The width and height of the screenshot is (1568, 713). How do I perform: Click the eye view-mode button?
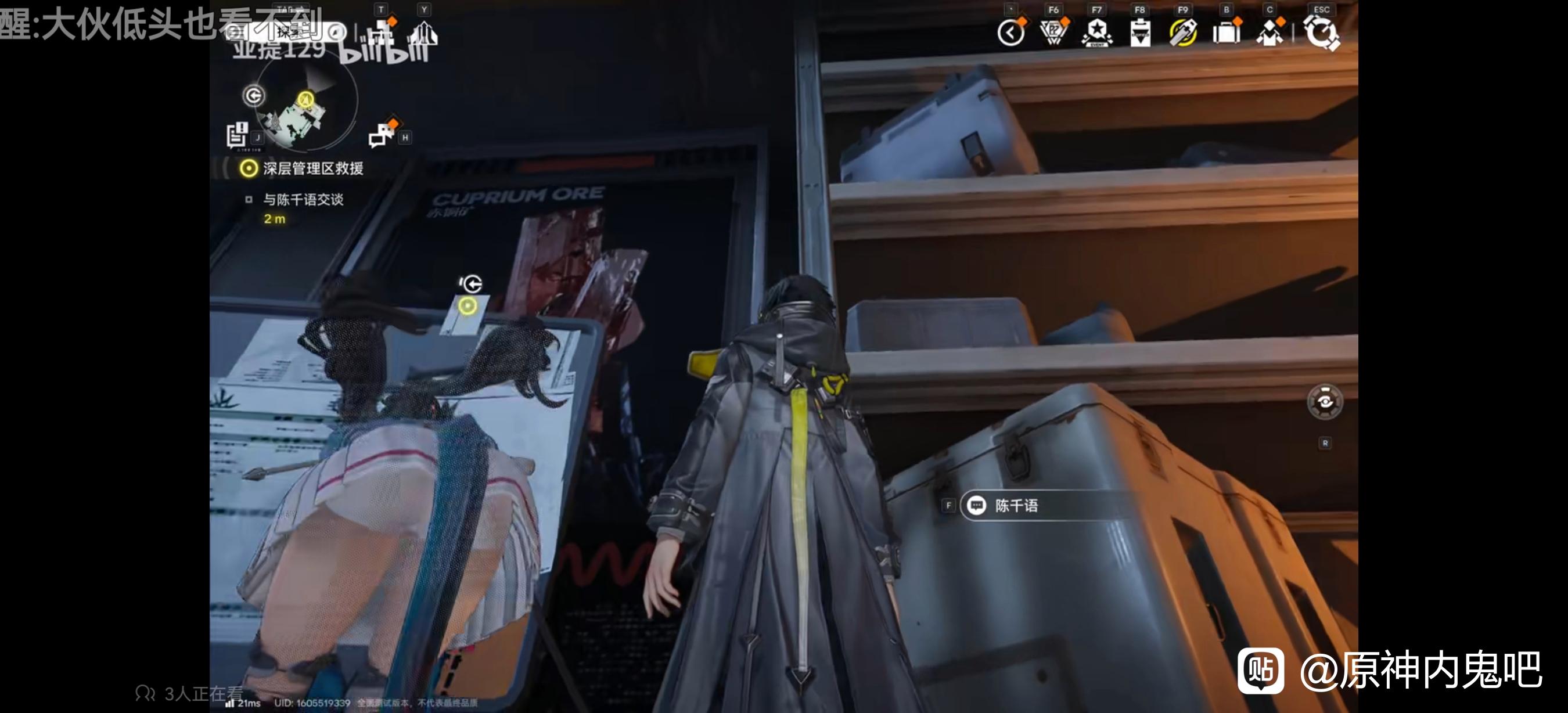point(1325,402)
